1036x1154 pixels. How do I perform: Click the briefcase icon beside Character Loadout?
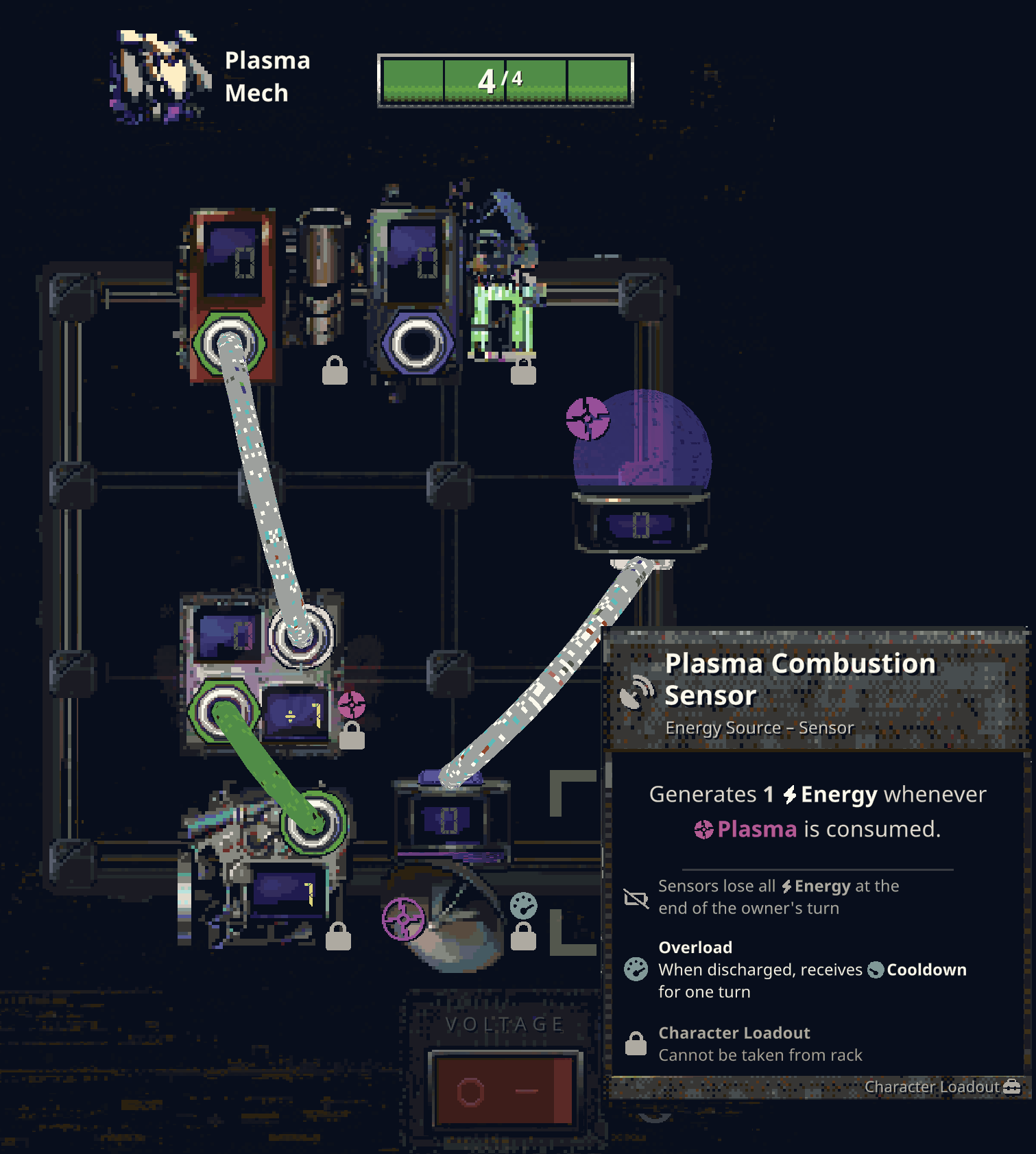click(1011, 1087)
